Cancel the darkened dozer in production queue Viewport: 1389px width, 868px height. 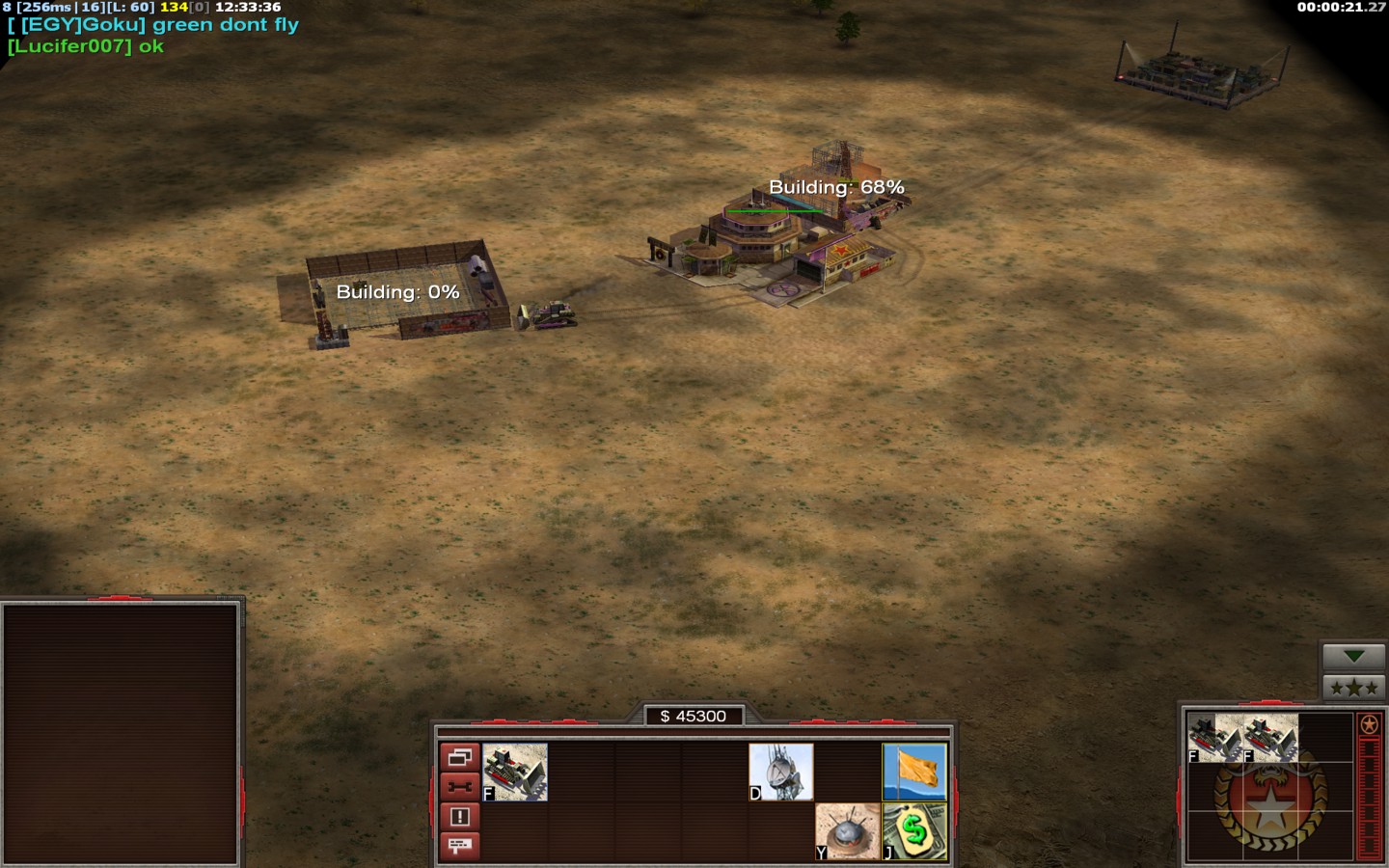[1269, 738]
